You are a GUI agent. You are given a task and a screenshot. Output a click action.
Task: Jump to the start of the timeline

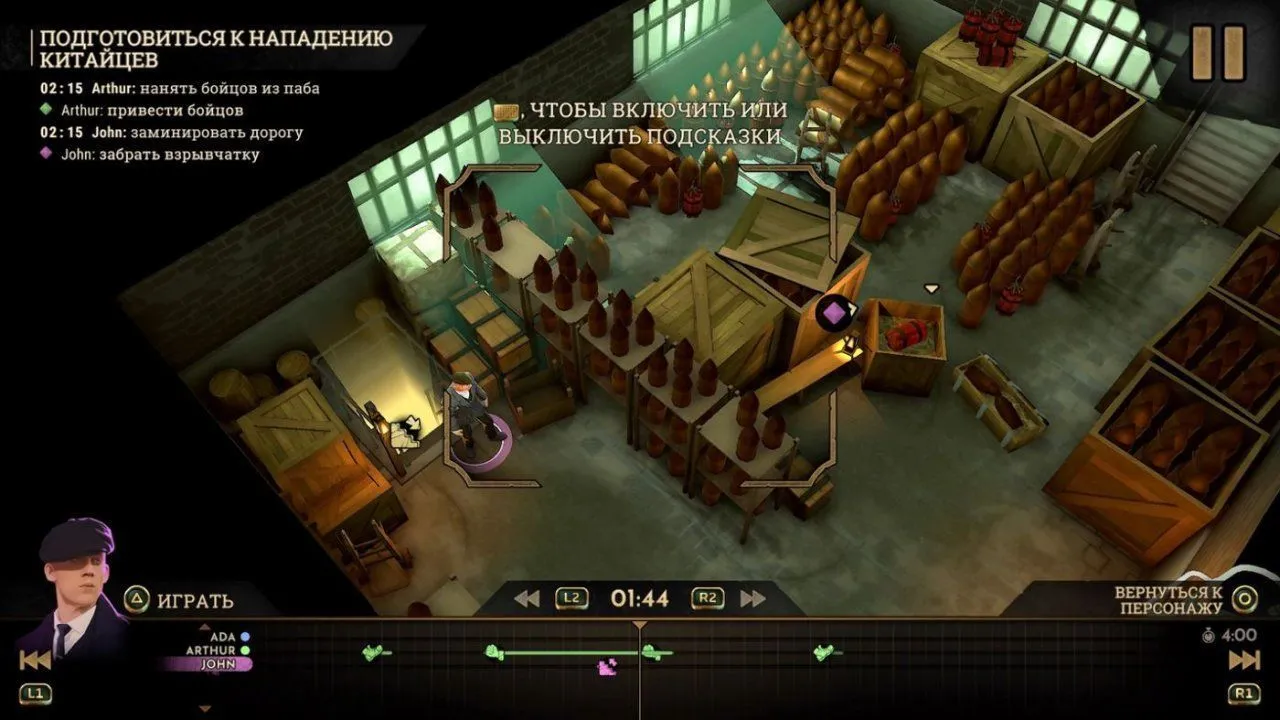35,660
